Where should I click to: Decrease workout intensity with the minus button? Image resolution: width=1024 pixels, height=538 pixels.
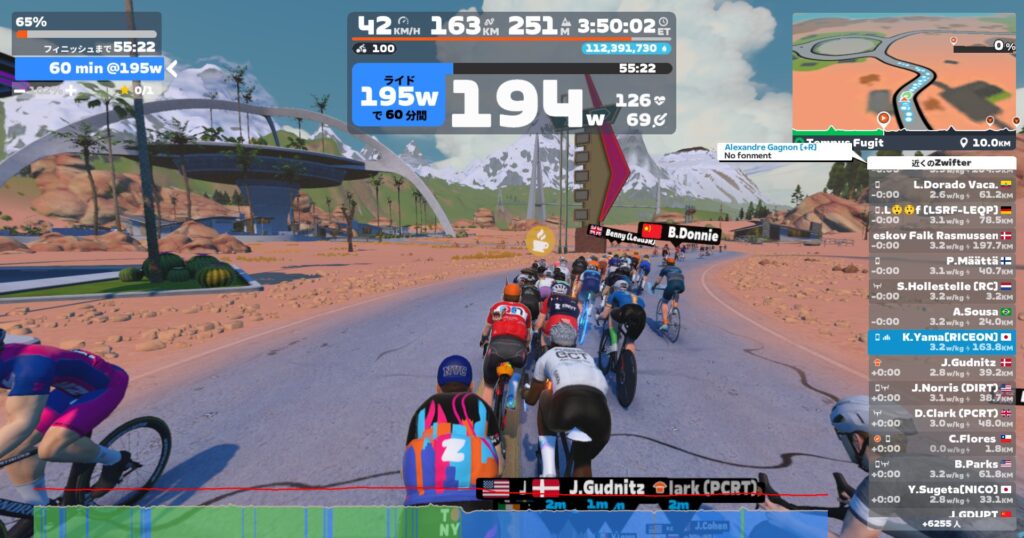pyautogui.click(x=19, y=90)
